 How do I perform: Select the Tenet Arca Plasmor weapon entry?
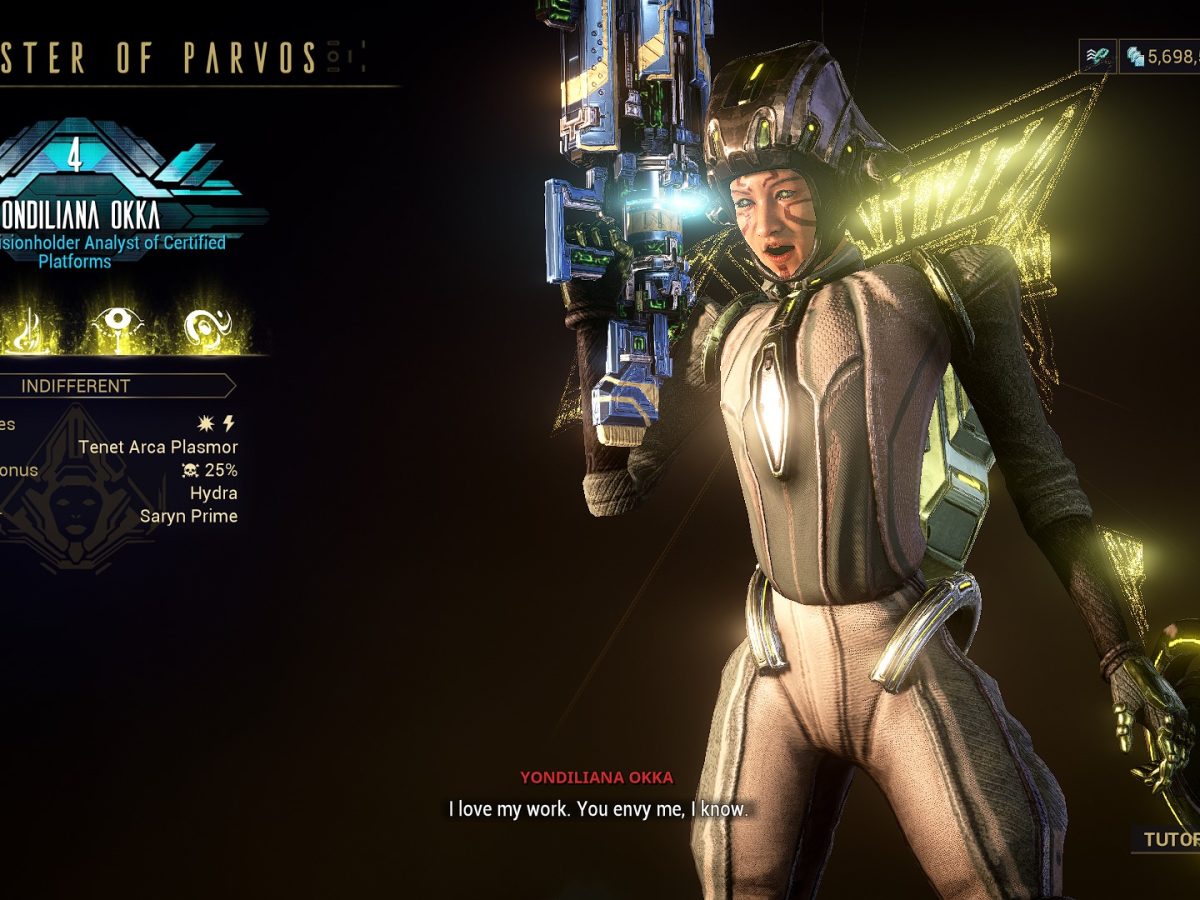[158, 447]
